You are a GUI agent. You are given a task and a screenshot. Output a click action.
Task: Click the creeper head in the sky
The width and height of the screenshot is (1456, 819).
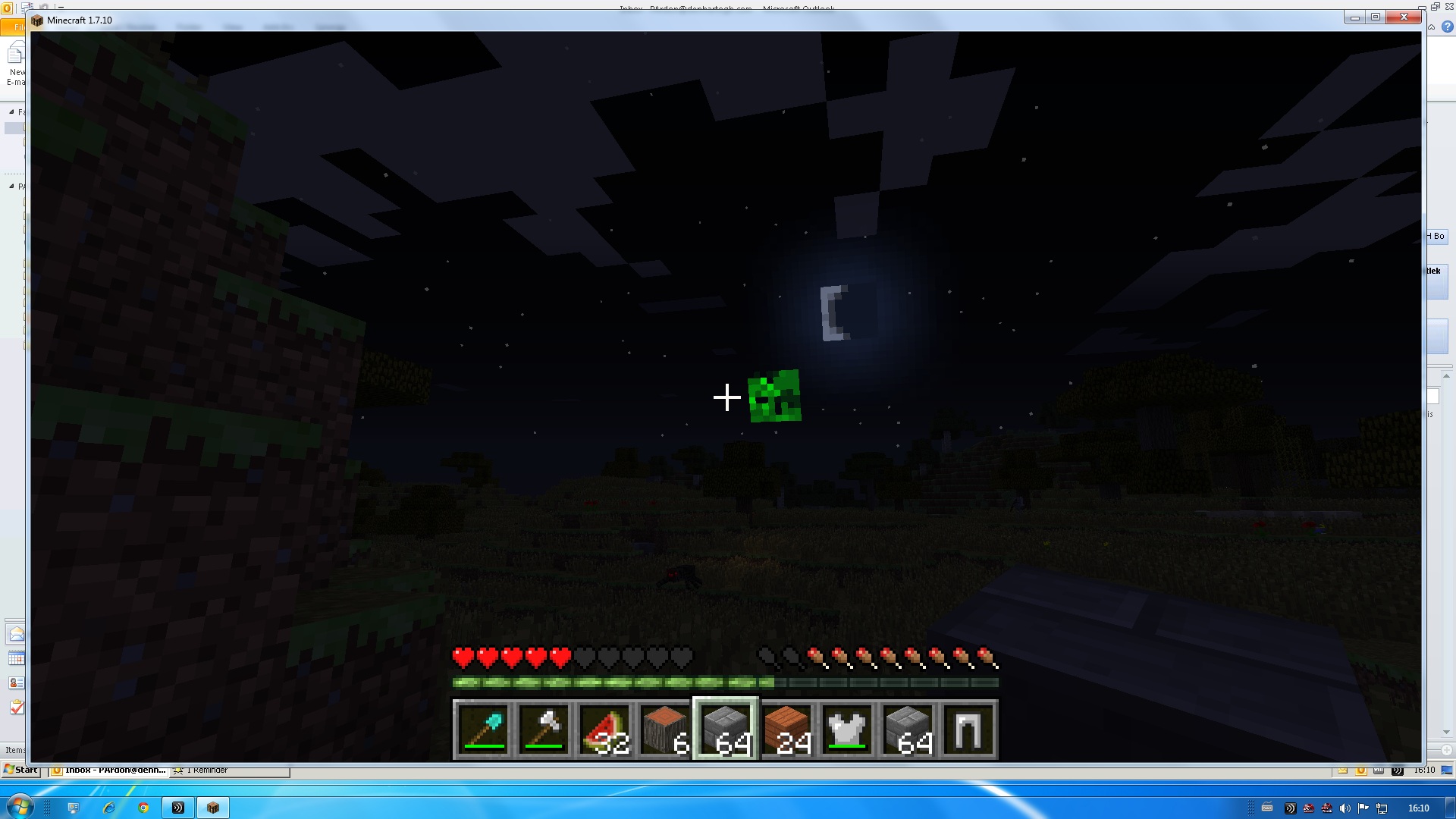(773, 396)
